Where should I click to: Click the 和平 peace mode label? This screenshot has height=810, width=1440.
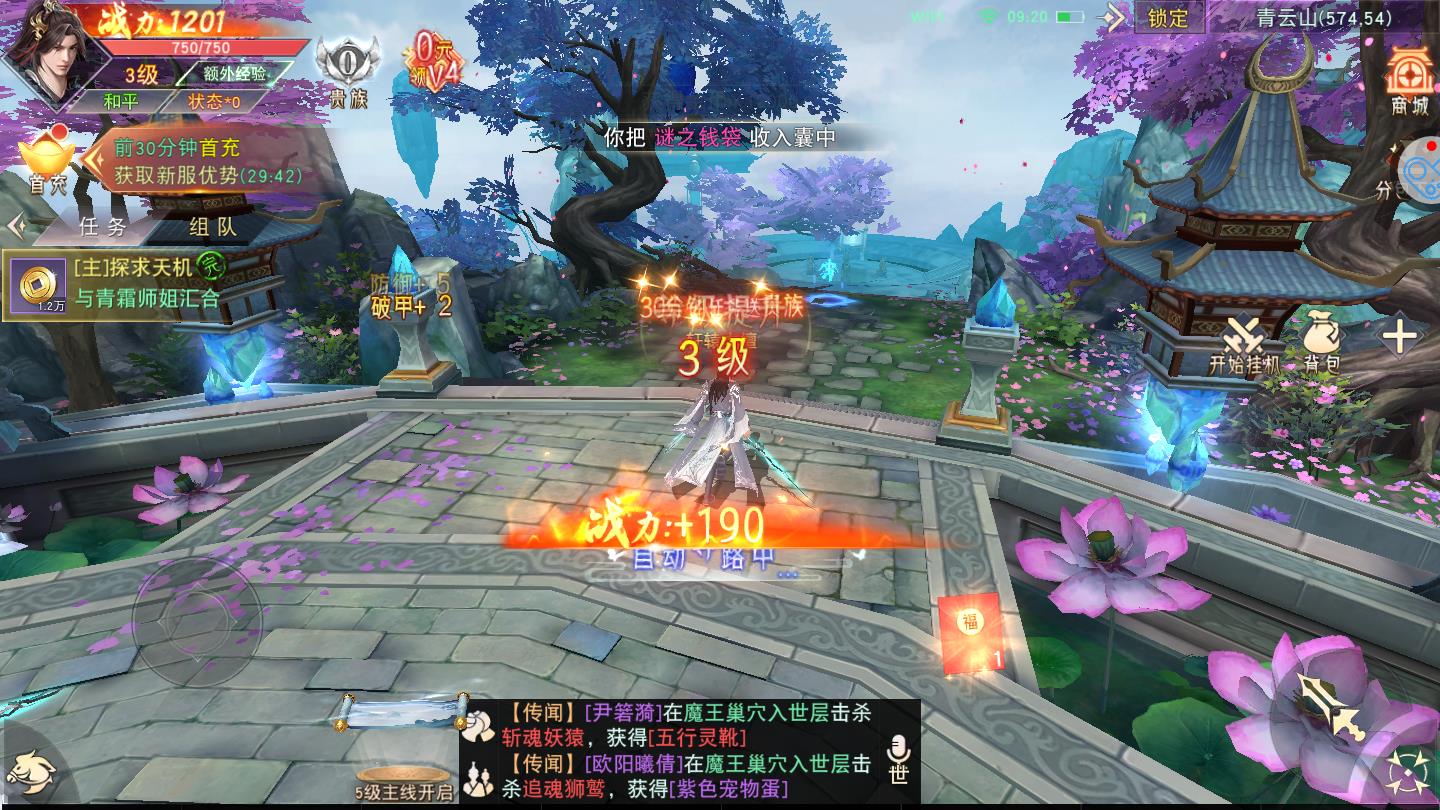pyautogui.click(x=121, y=101)
